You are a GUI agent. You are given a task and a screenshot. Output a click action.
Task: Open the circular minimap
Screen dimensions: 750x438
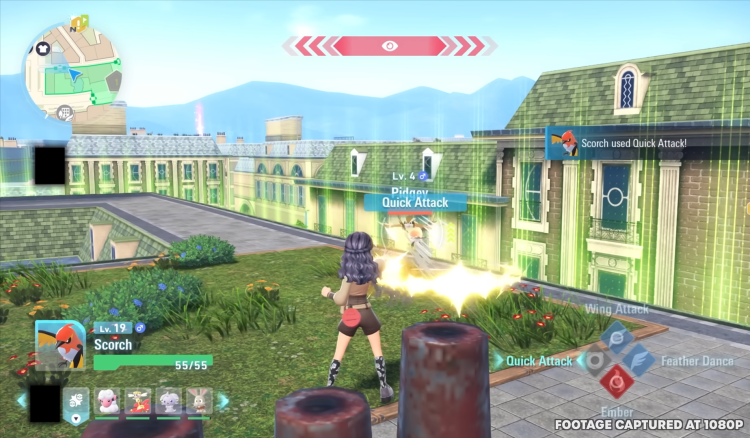(x=73, y=72)
